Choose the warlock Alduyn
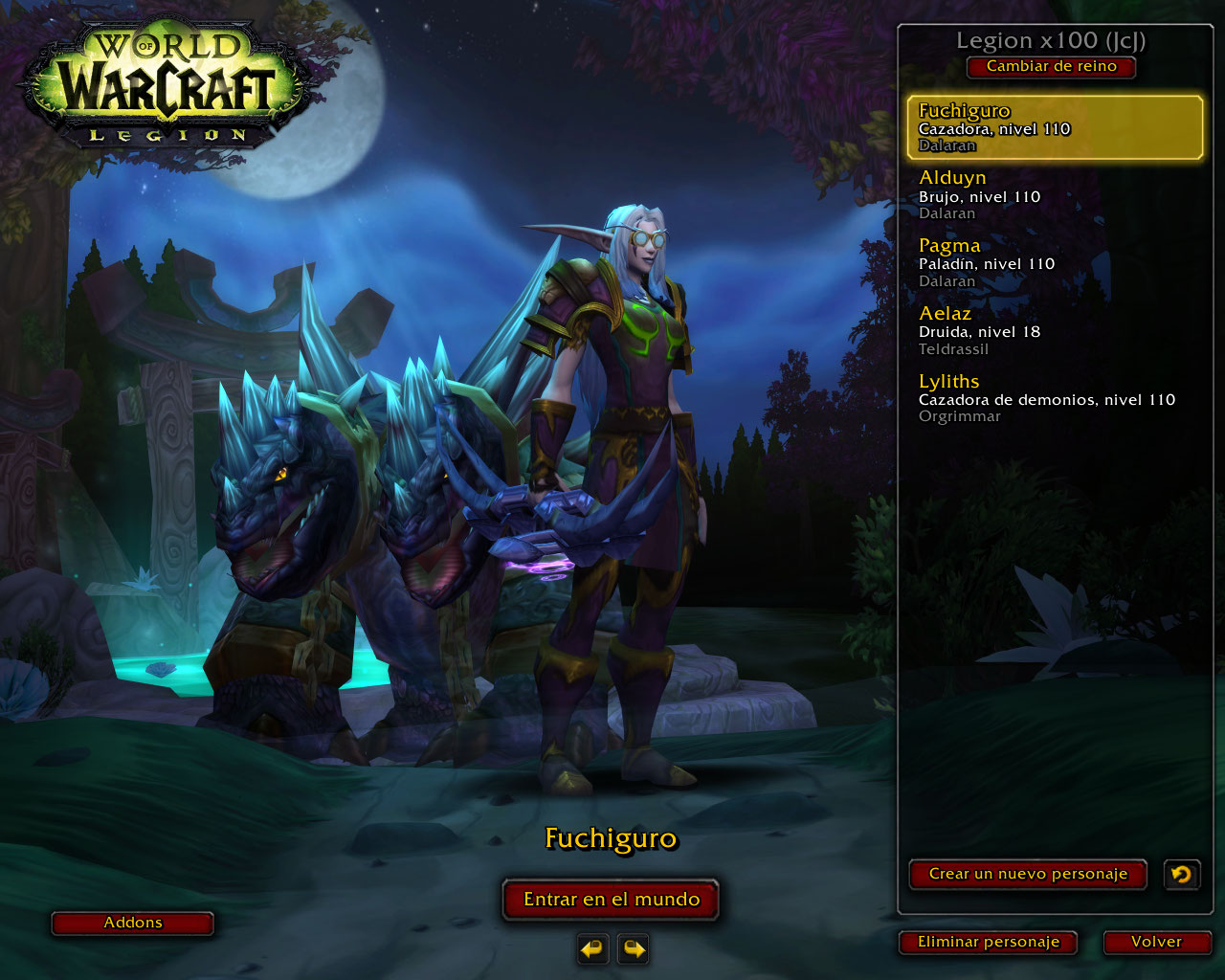 (1054, 195)
